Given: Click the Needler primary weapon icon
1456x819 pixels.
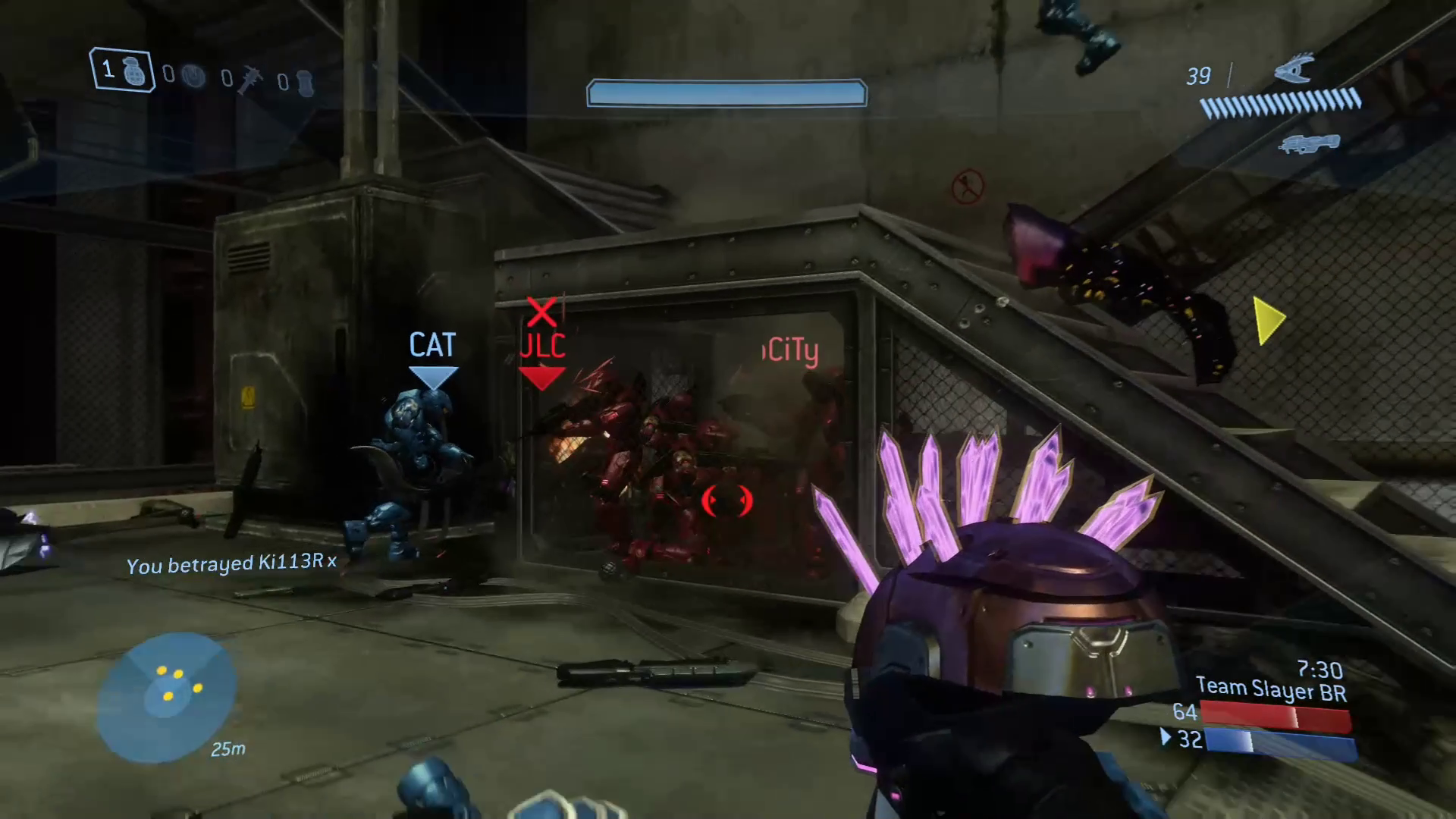Looking at the screenshot, I should coord(1294,68).
